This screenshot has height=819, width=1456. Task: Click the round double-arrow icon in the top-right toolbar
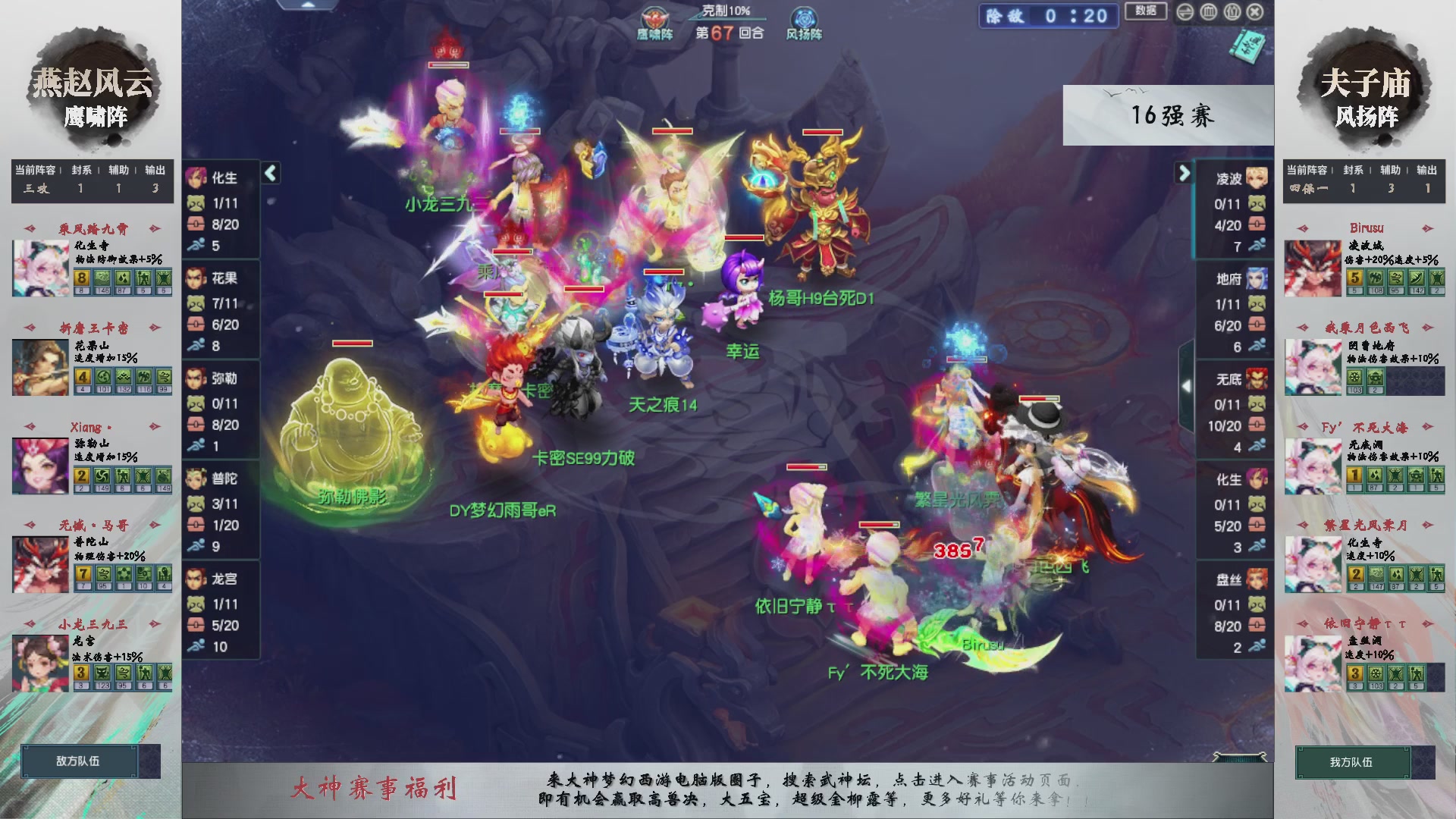[x=1185, y=12]
